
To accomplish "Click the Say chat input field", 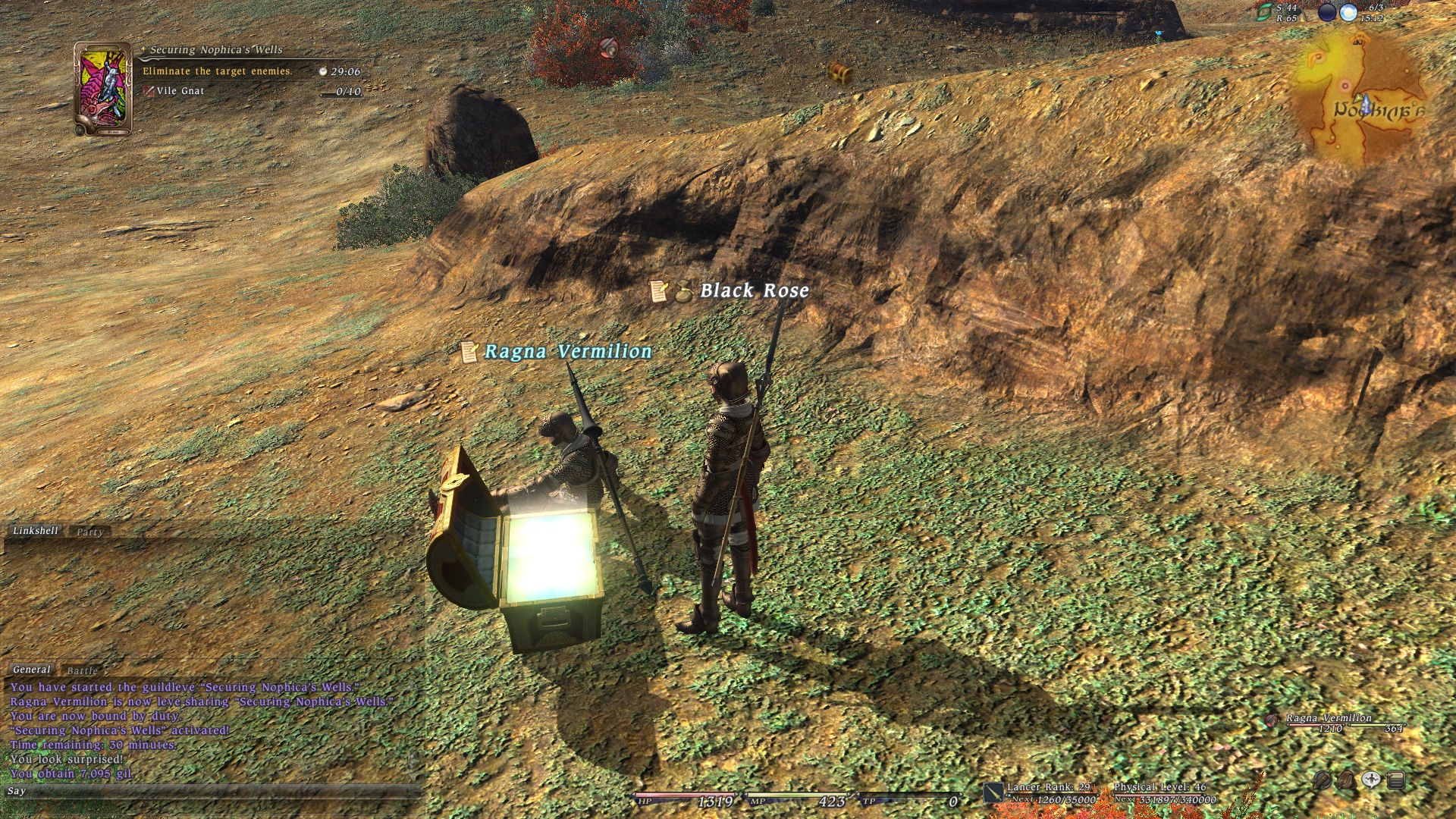I will coord(212,791).
